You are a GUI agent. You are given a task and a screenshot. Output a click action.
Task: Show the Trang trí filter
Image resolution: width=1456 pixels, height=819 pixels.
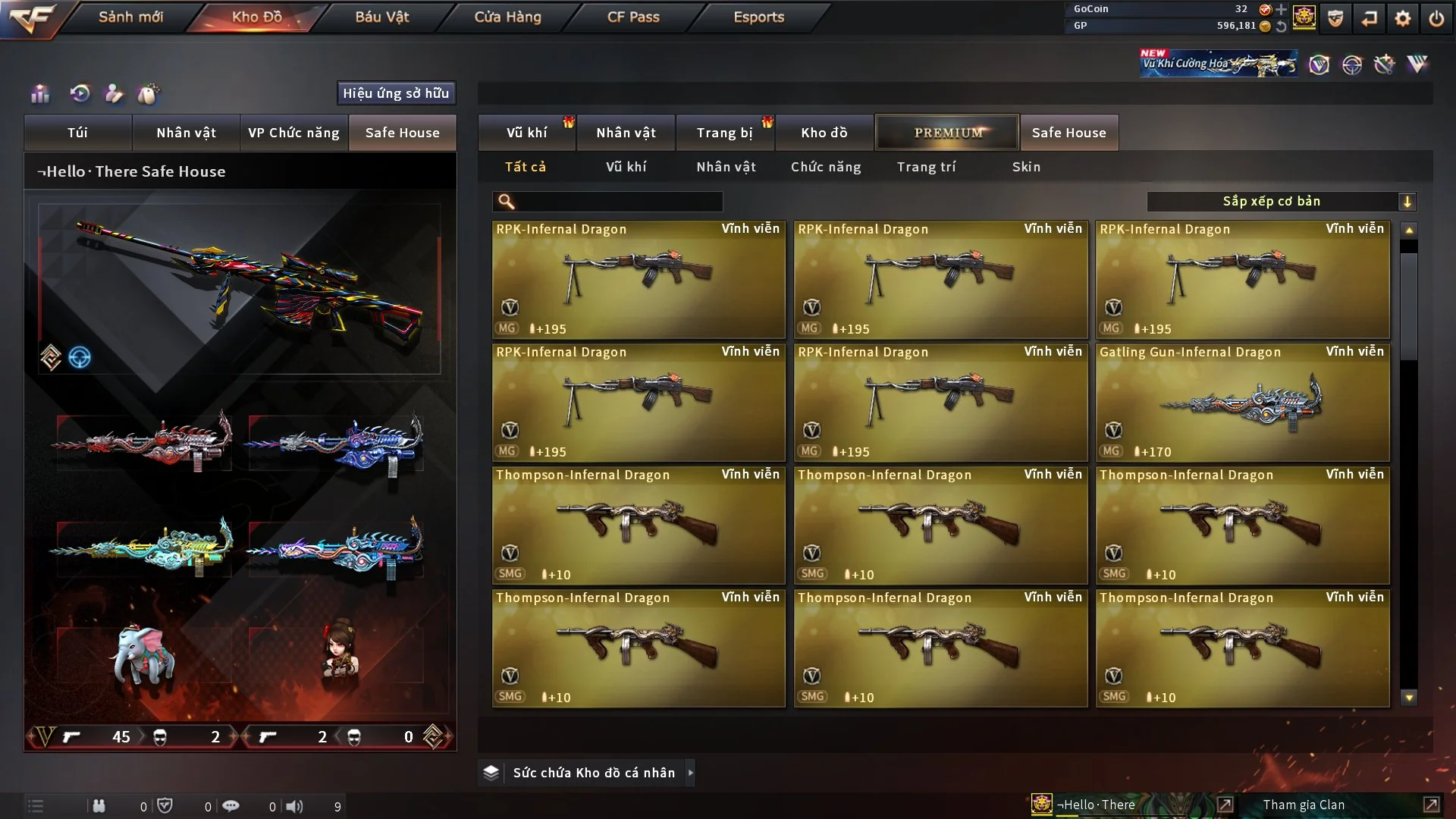pyautogui.click(x=926, y=167)
